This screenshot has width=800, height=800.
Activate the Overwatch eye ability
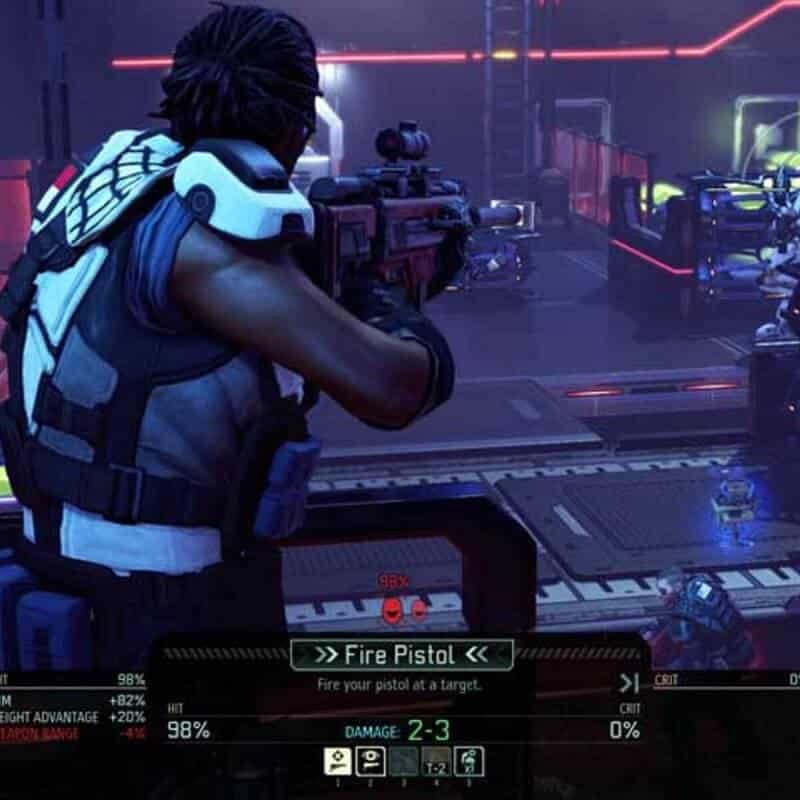tap(368, 761)
